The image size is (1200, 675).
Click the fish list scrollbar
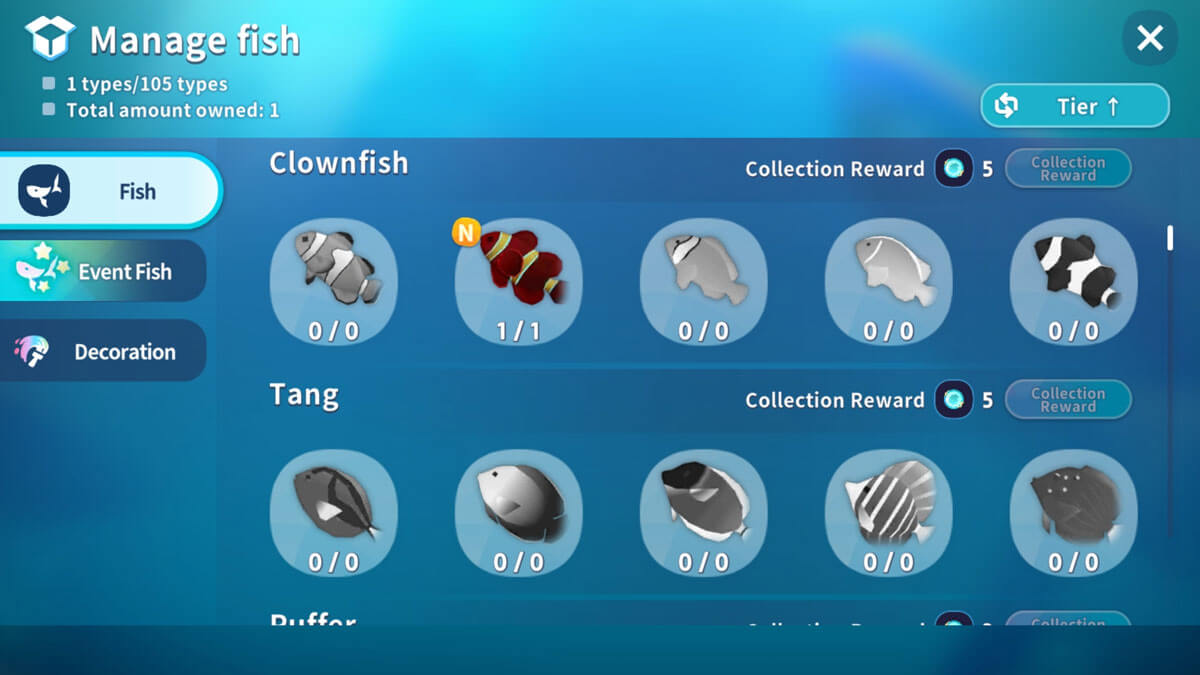pyautogui.click(x=1170, y=240)
